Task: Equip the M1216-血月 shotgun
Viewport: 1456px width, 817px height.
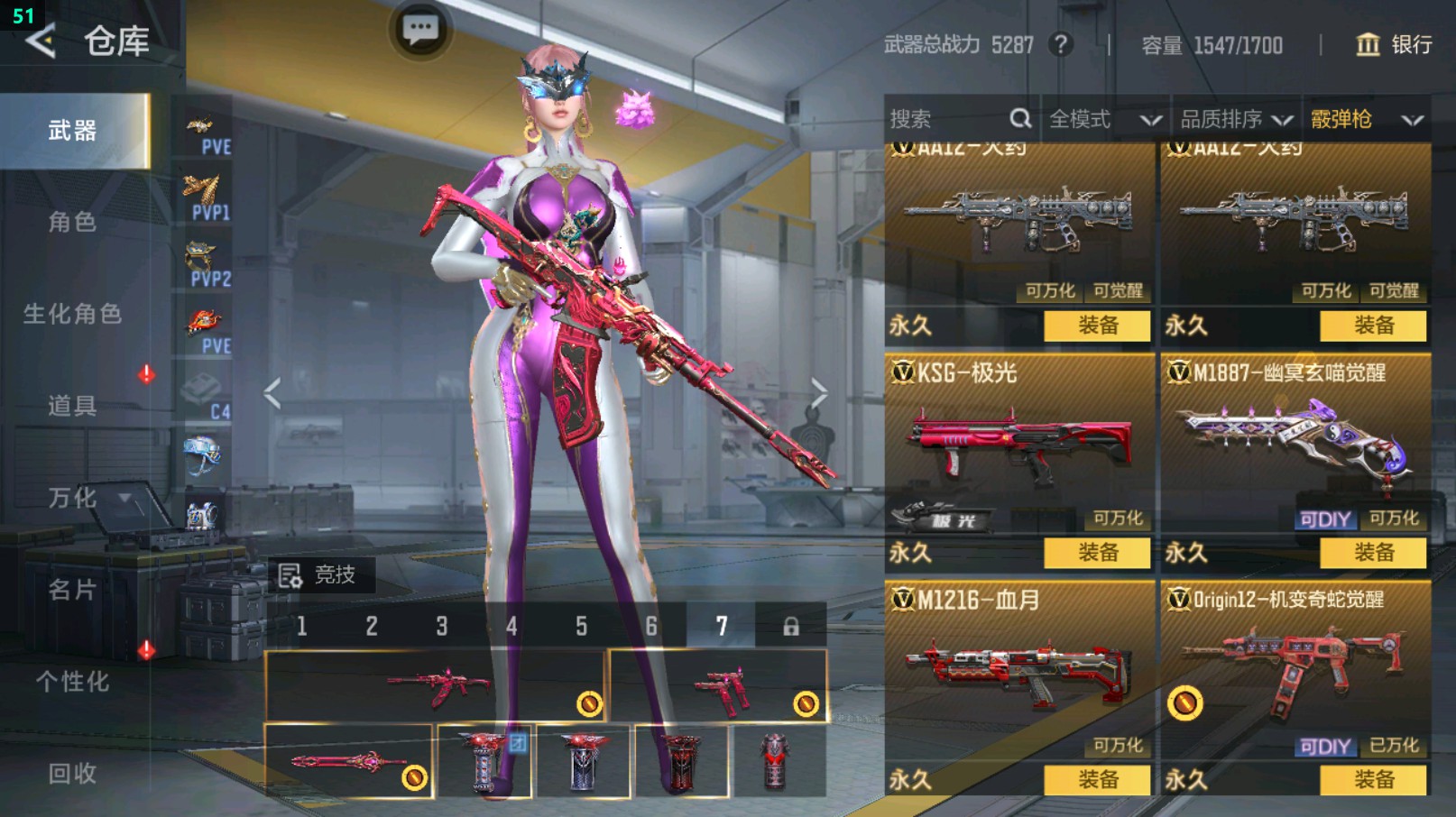Action: [1097, 780]
